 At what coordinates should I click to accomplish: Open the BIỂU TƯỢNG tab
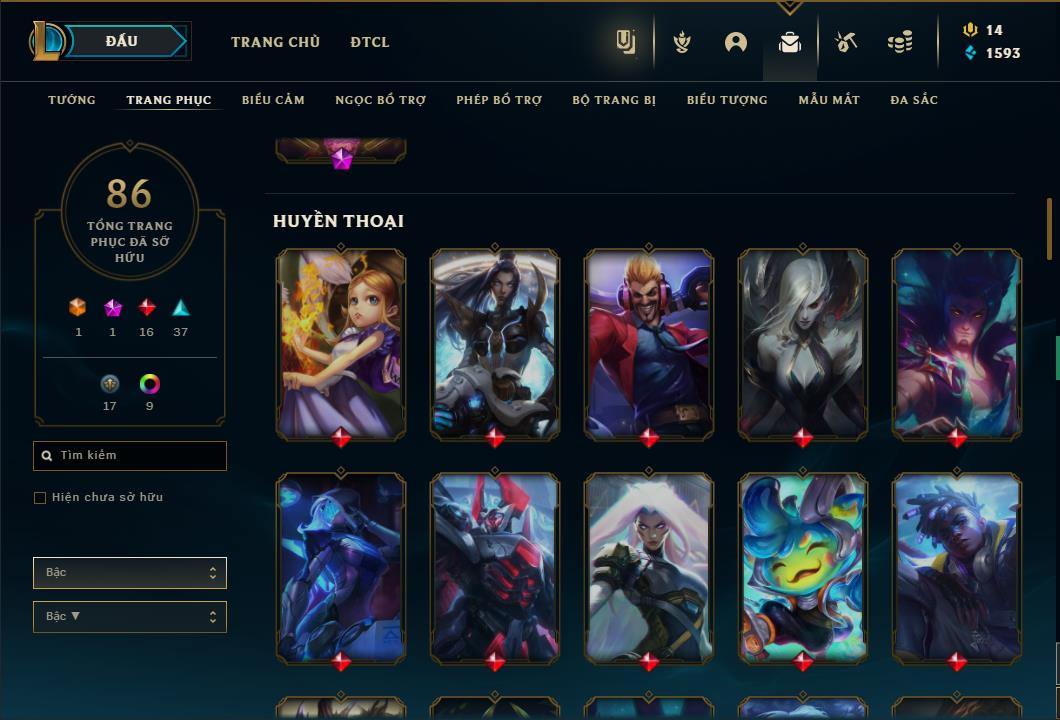coord(727,100)
